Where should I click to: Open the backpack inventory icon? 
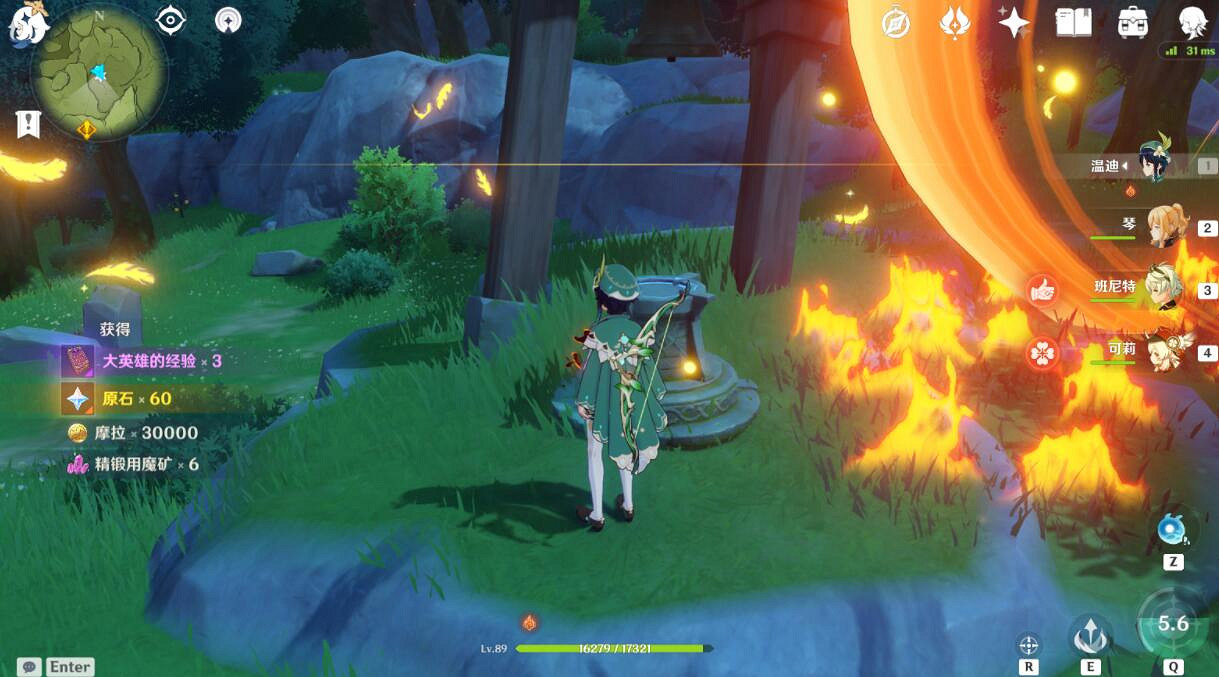[x=1132, y=22]
